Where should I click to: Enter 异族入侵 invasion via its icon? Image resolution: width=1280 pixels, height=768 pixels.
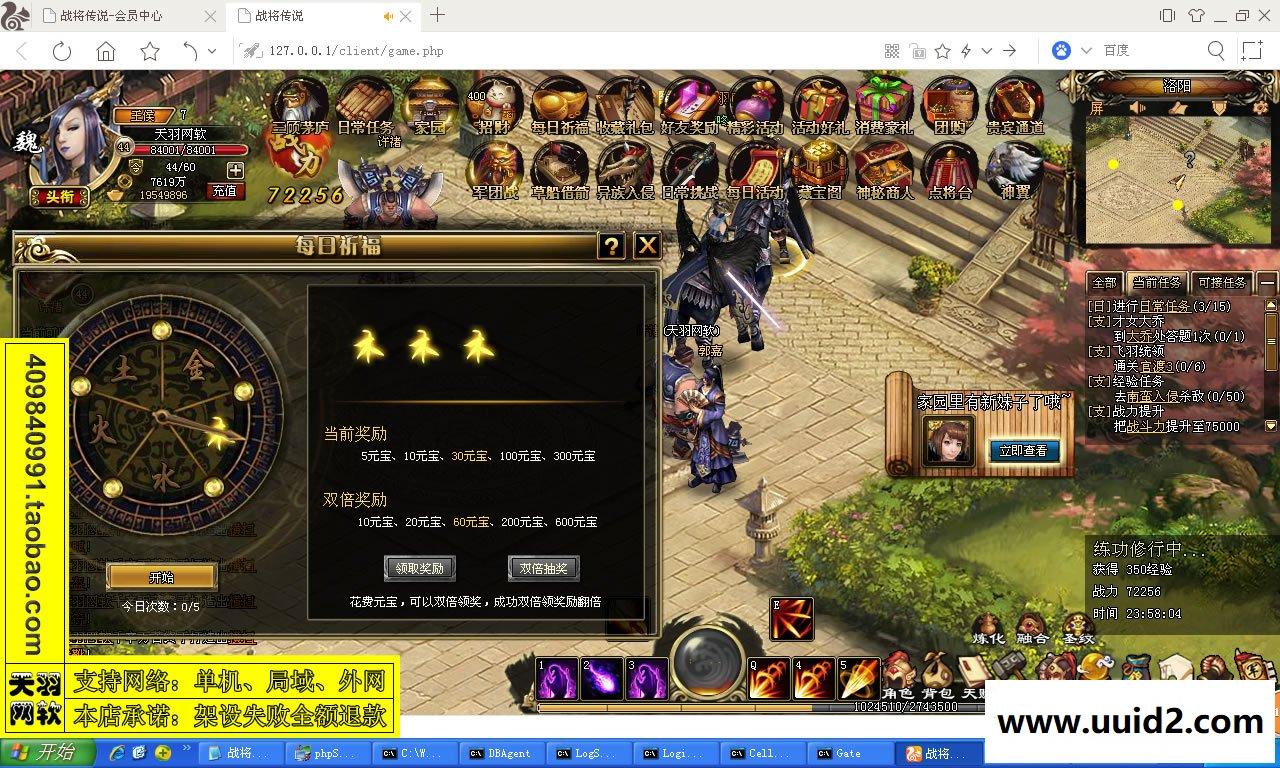click(x=624, y=168)
